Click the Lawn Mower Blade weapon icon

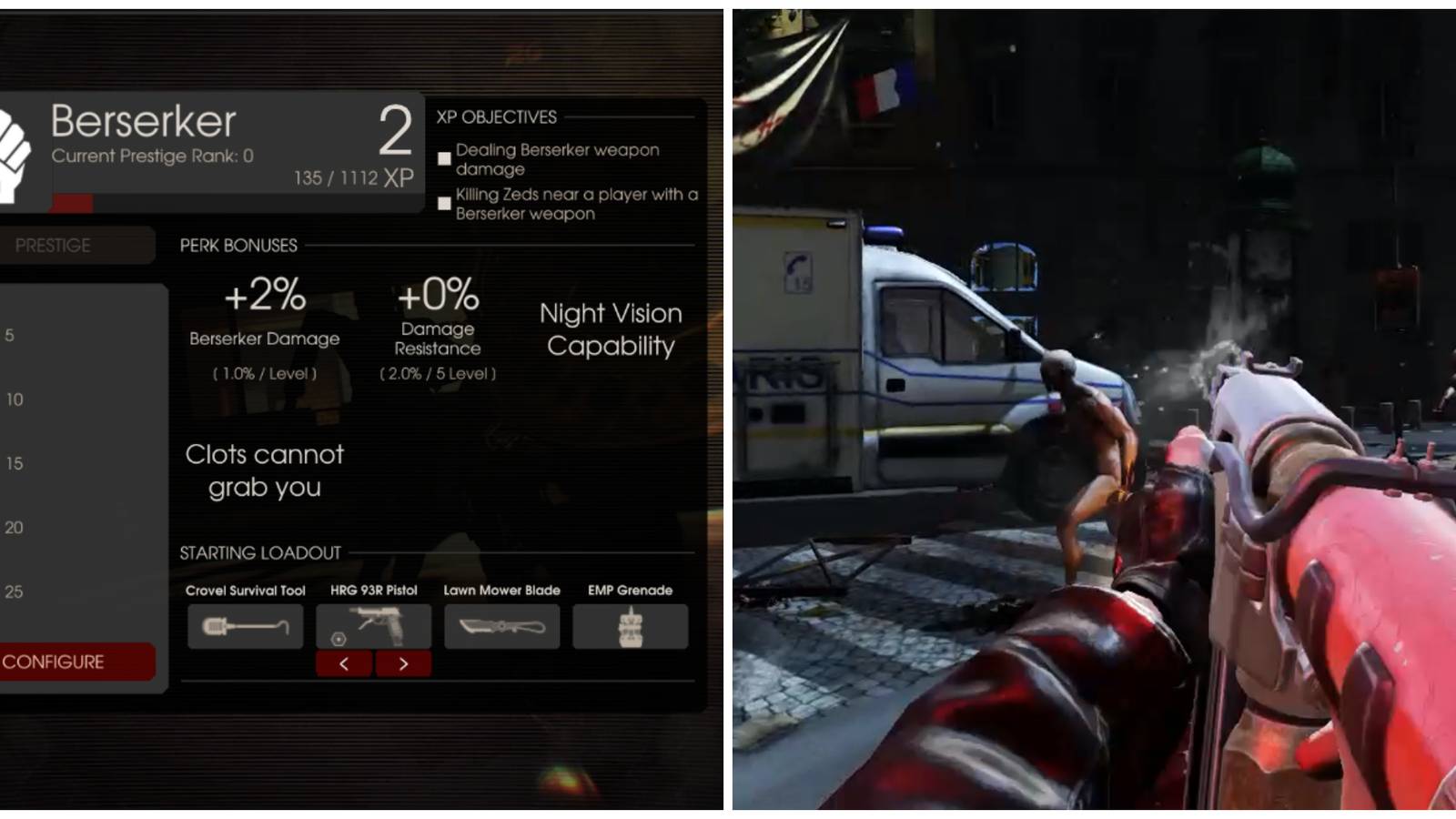click(x=501, y=625)
